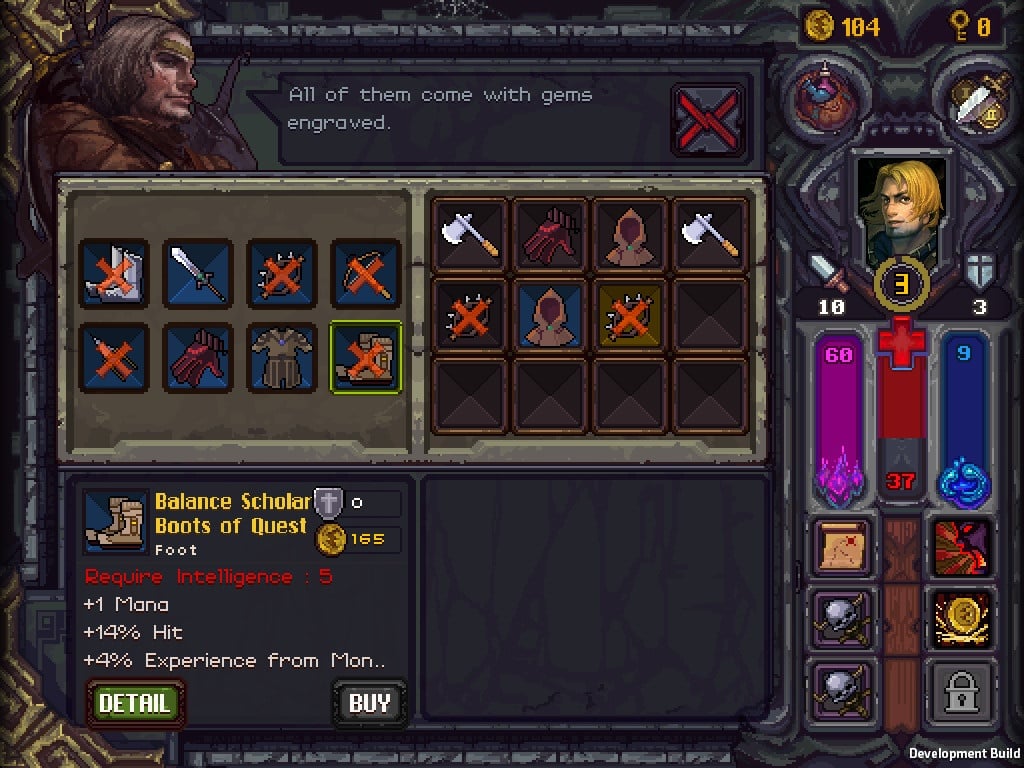Activate the gold coin skill icon
Viewport: 1024px width, 768px height.
tap(962, 618)
